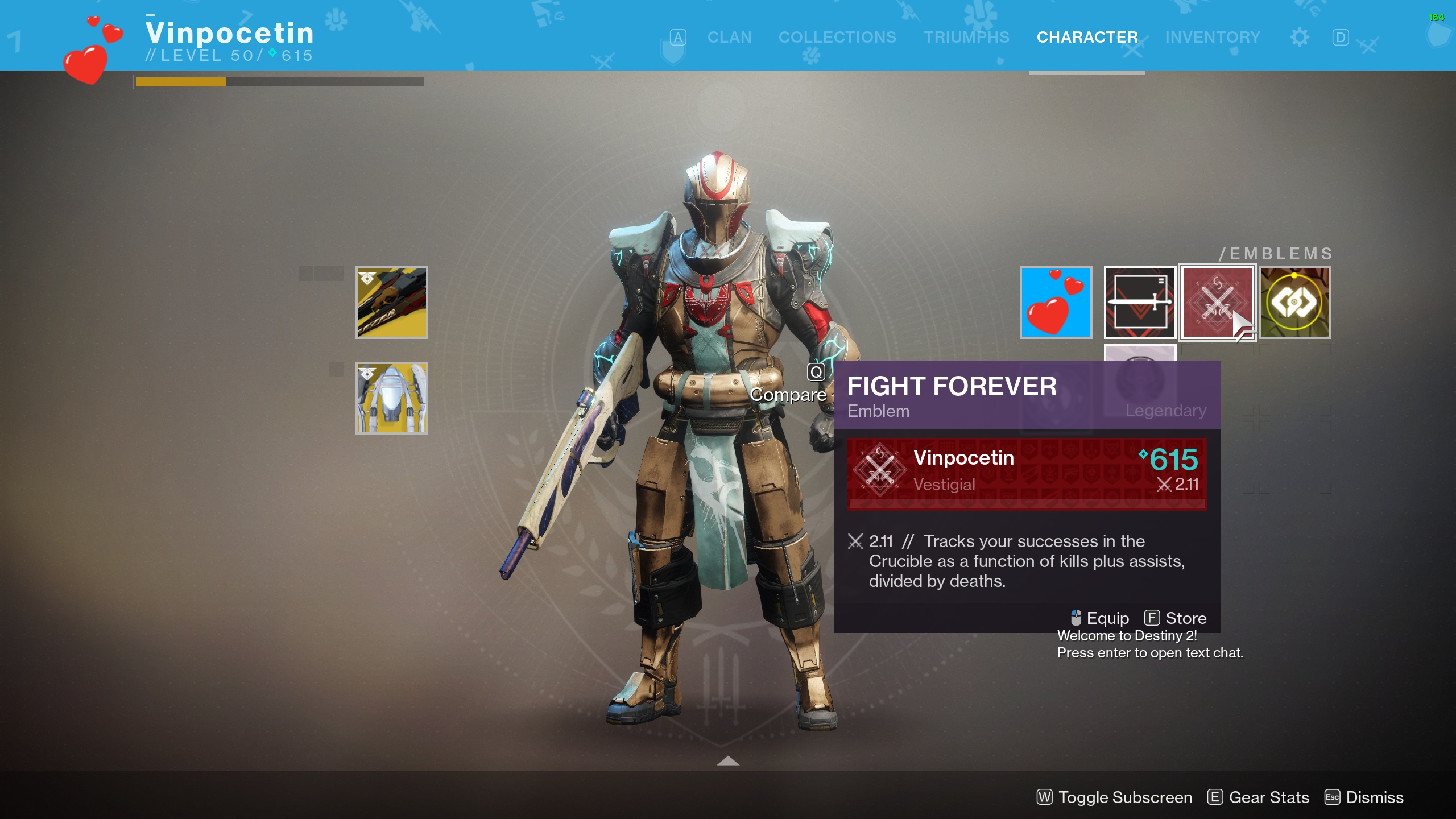1456x819 pixels.
Task: Store the Fight Forever emblem
Action: [x=1186, y=618]
